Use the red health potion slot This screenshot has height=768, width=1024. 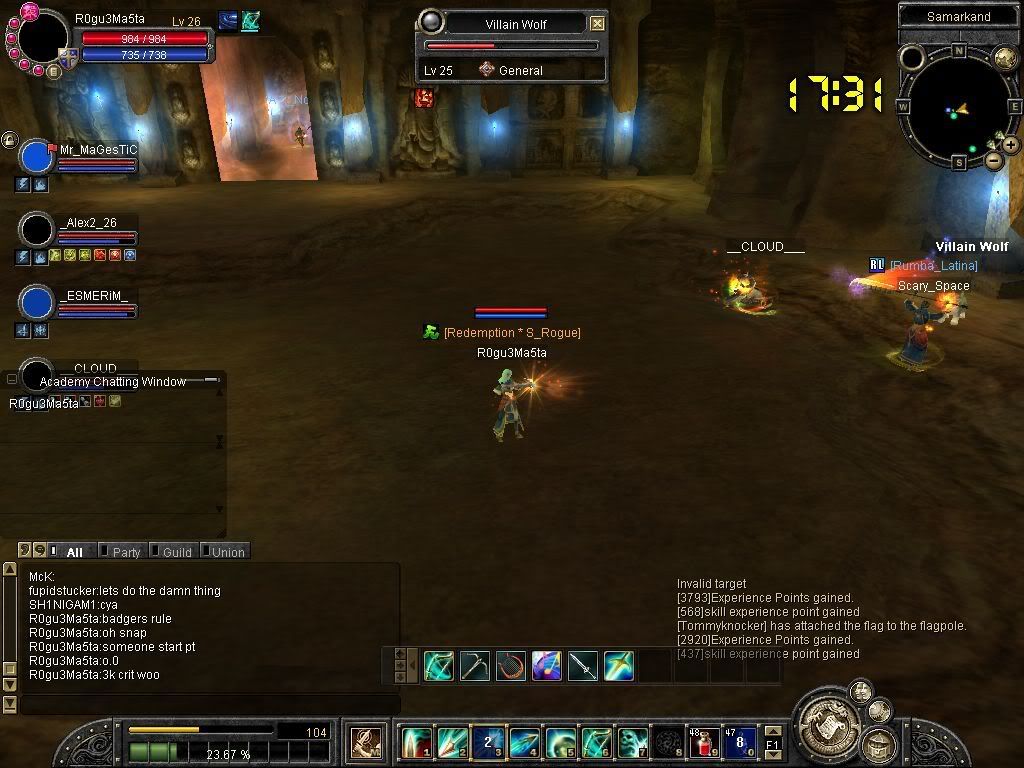704,743
